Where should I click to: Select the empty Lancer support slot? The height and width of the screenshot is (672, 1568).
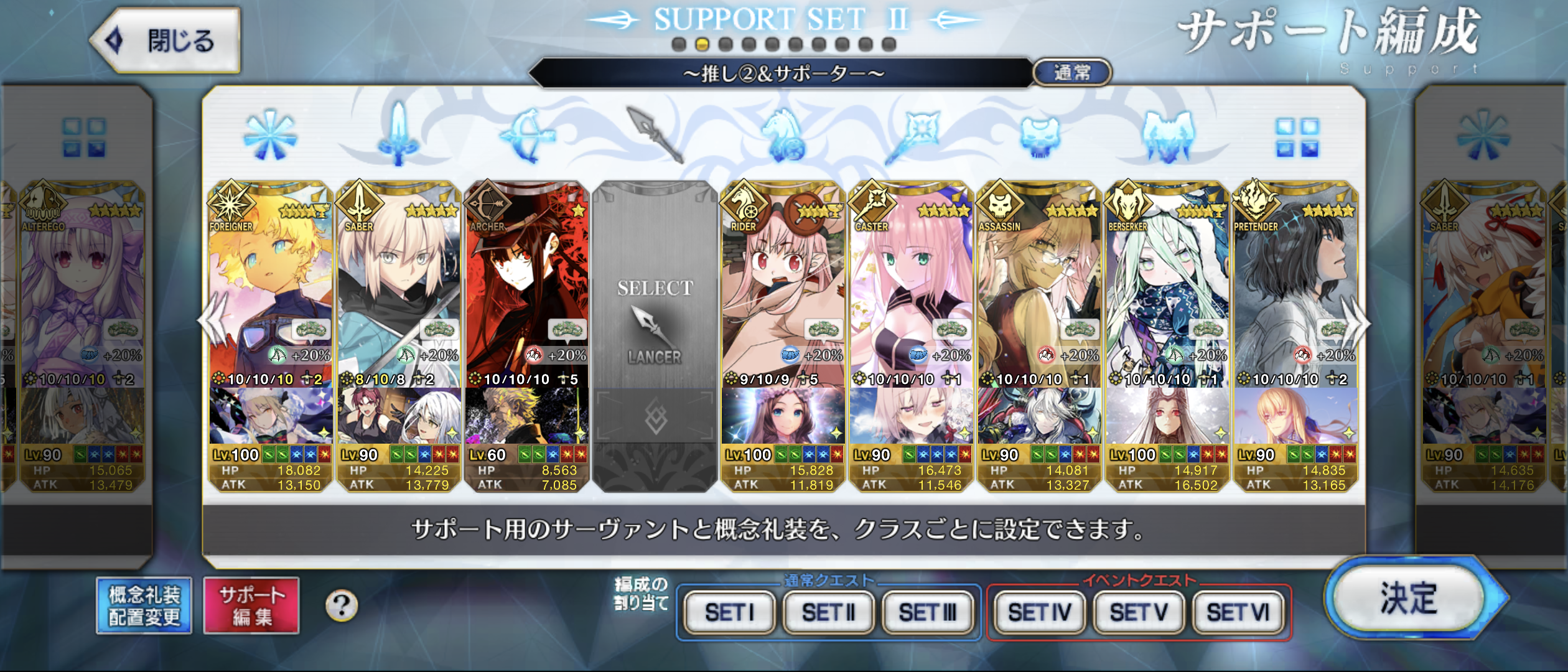coord(655,324)
